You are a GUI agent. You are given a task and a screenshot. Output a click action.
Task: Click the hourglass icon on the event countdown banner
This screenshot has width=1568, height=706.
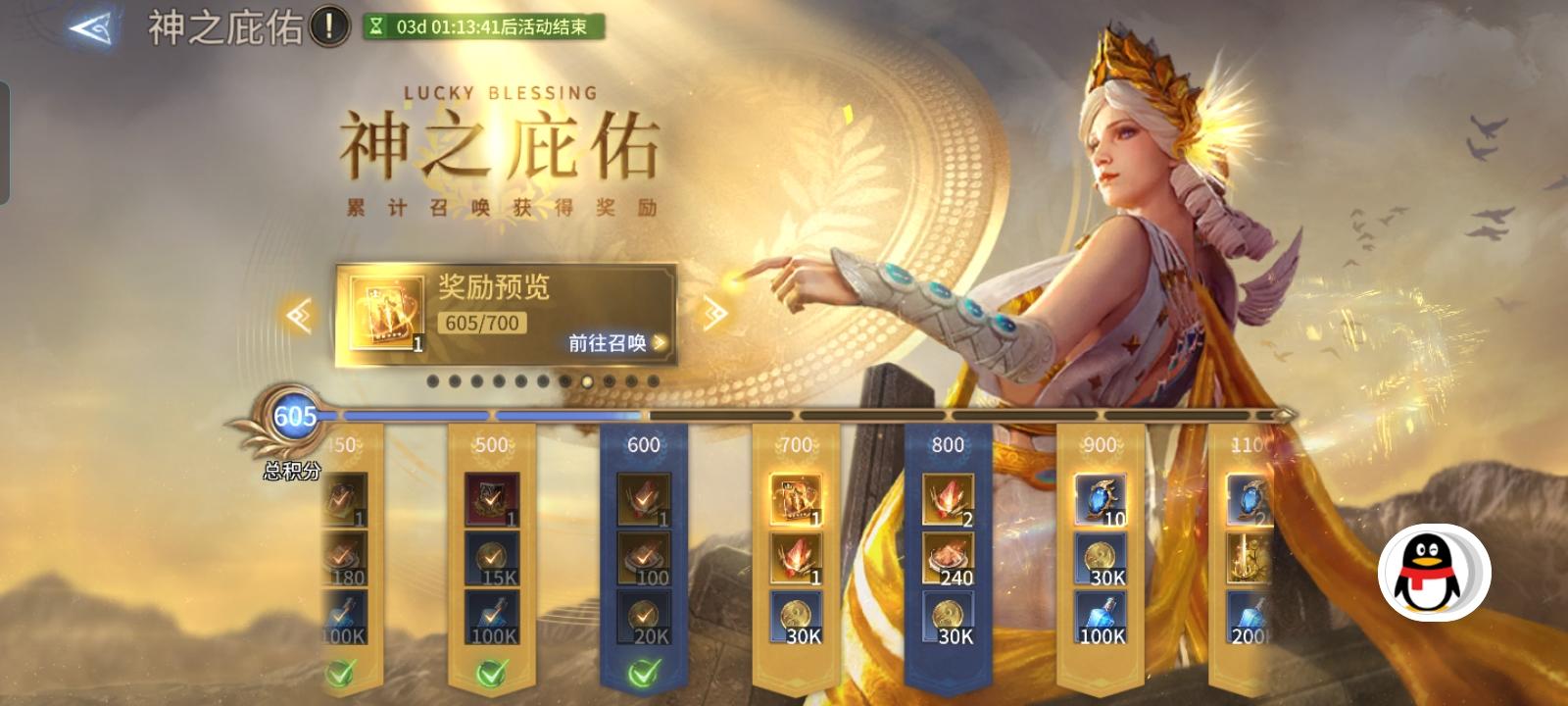(377, 25)
